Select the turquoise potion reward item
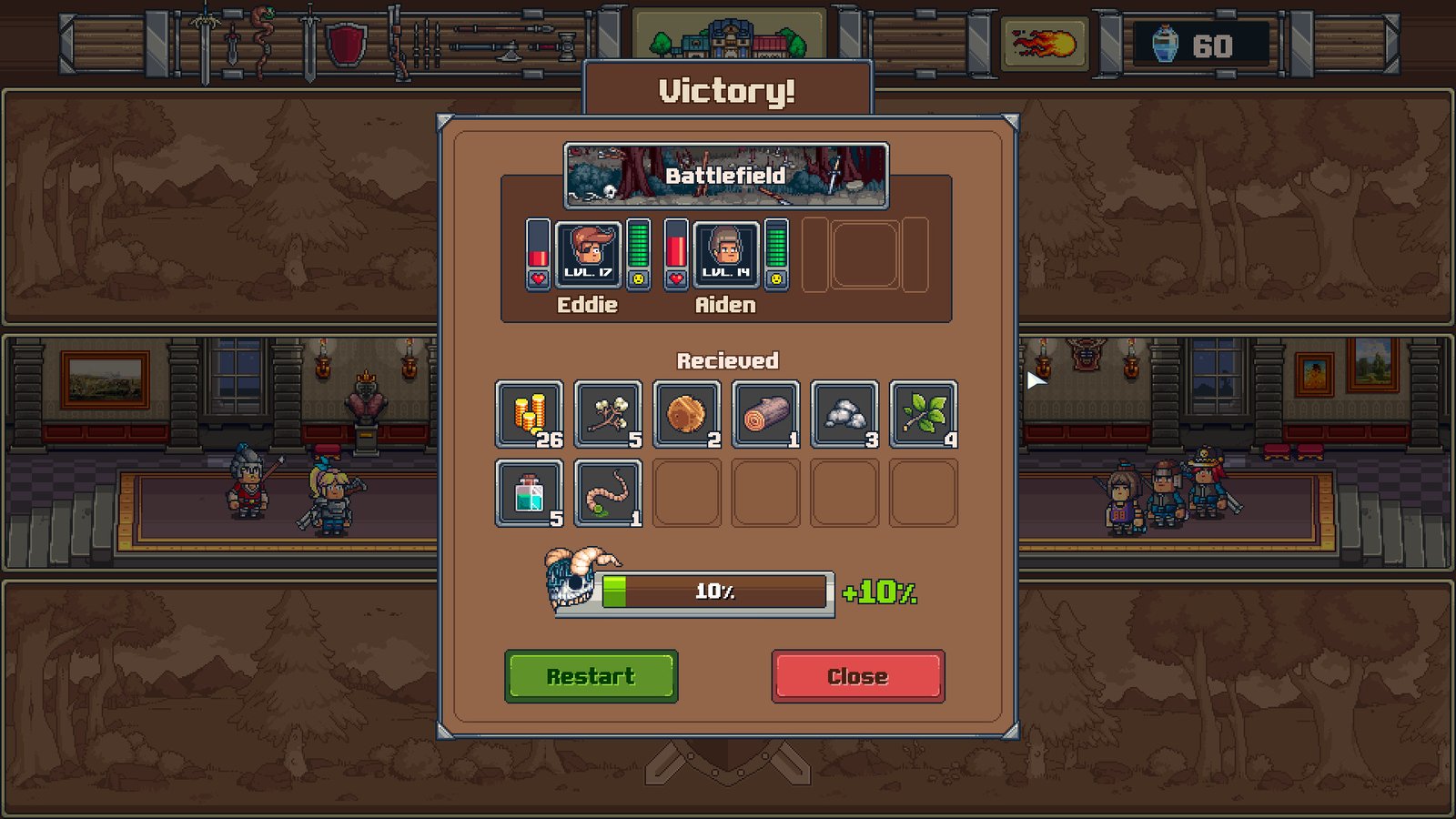 click(x=529, y=492)
